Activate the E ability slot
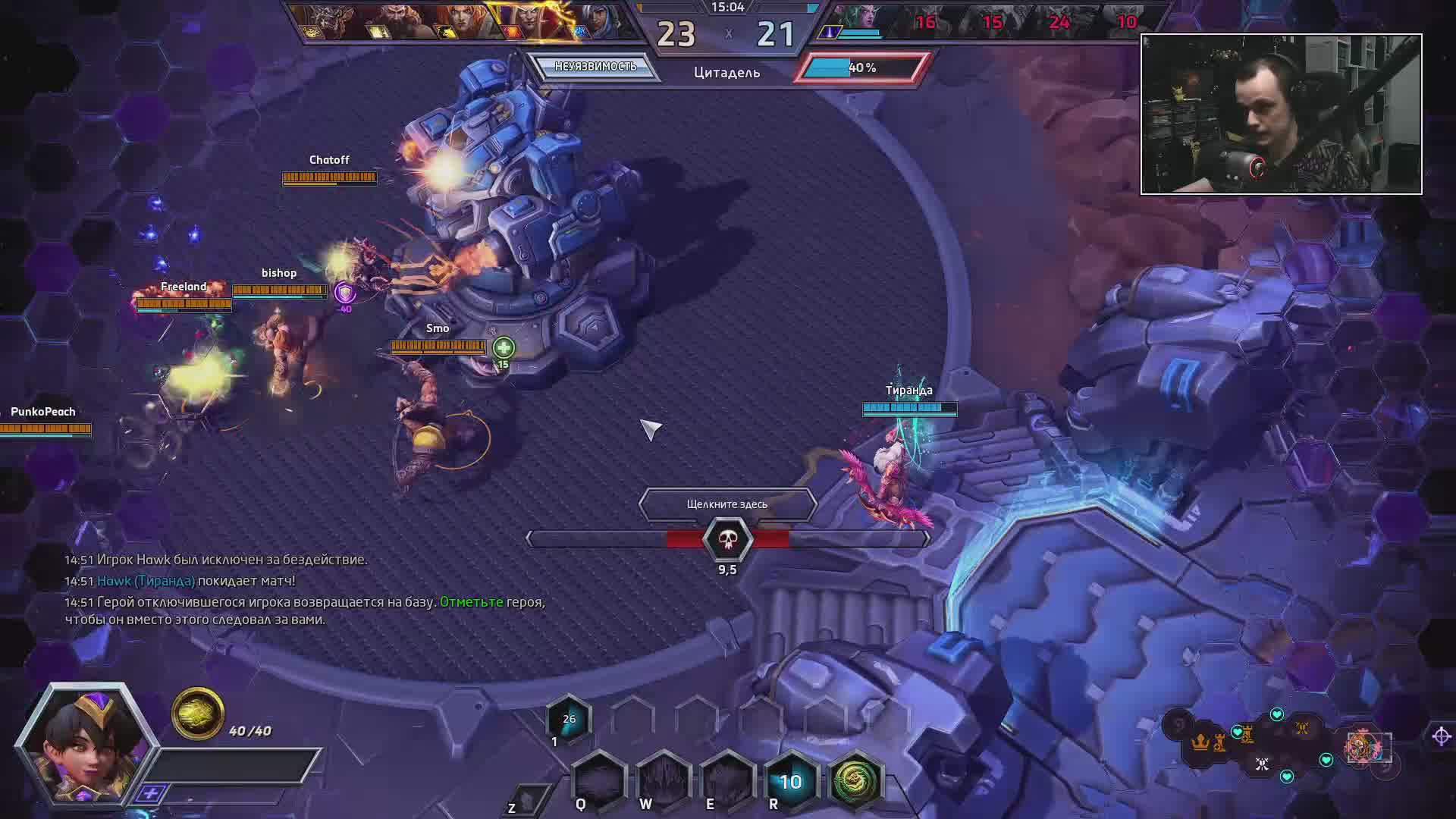This screenshot has width=1456, height=819. 726,780
